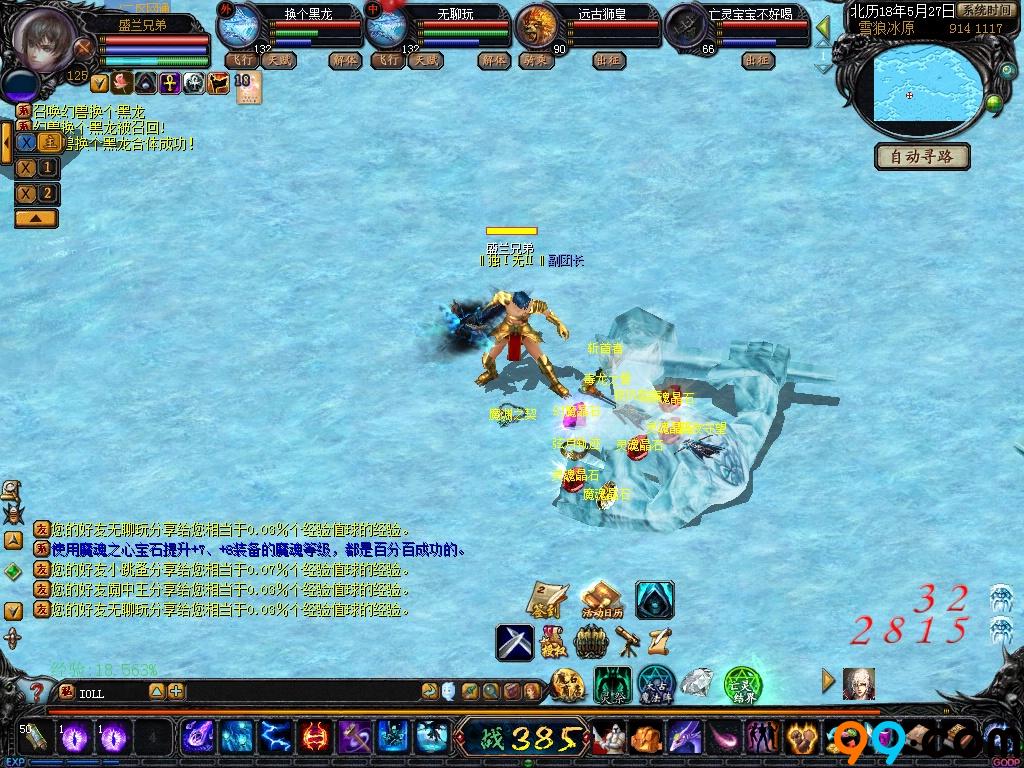
Task: Click the golden ankh buff icon
Action: (168, 83)
